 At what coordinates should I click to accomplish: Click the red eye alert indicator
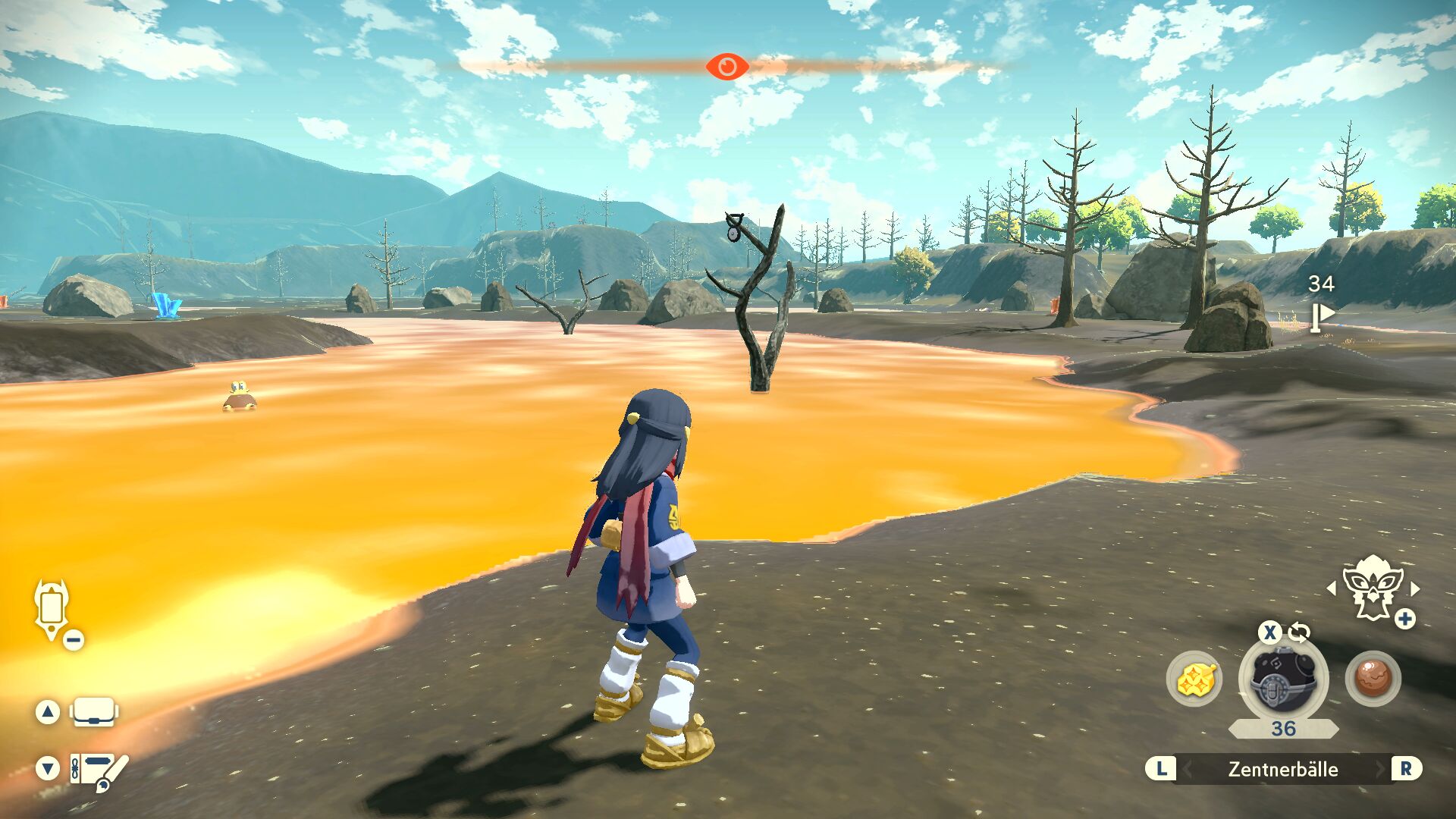pos(727,67)
